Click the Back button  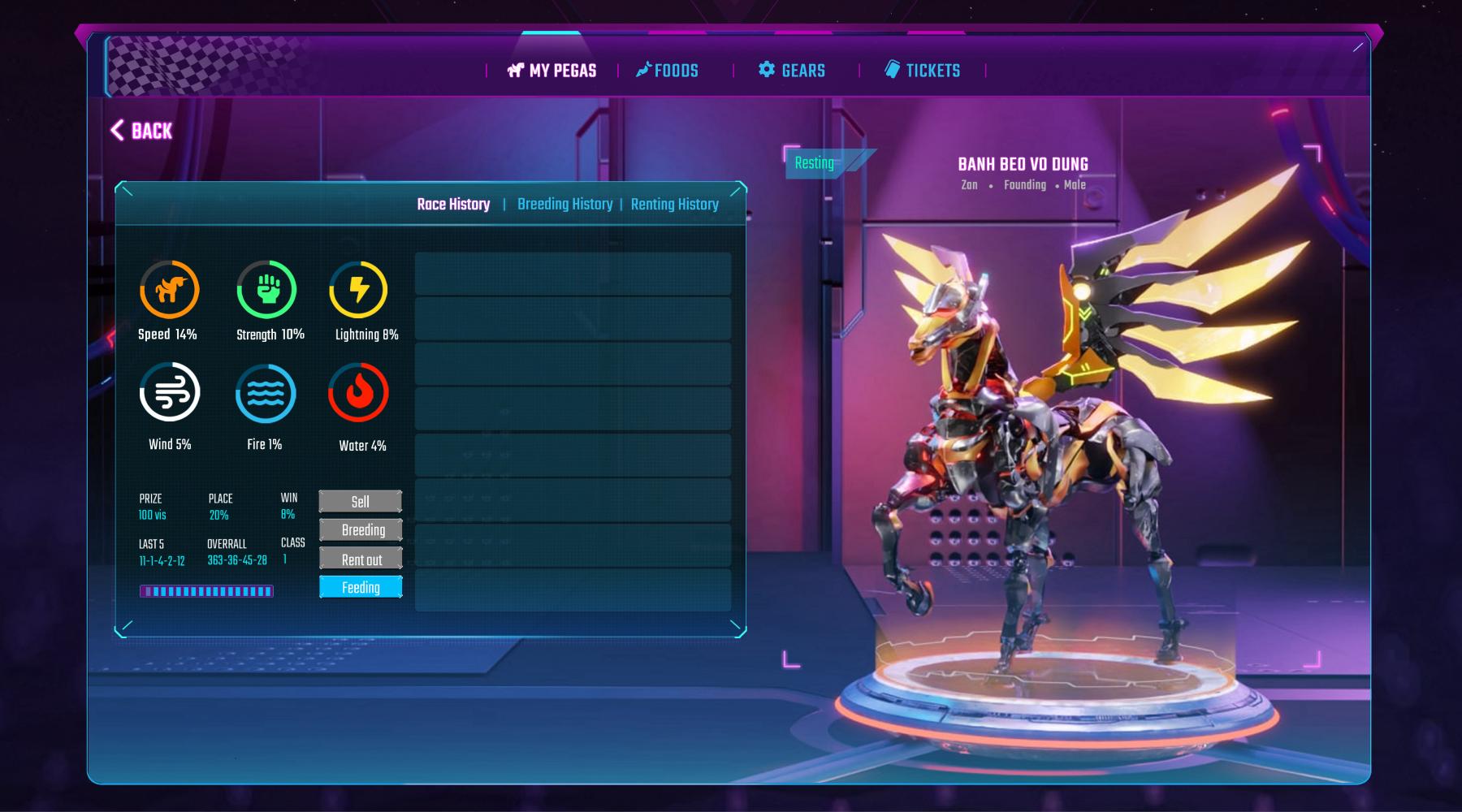[141, 131]
